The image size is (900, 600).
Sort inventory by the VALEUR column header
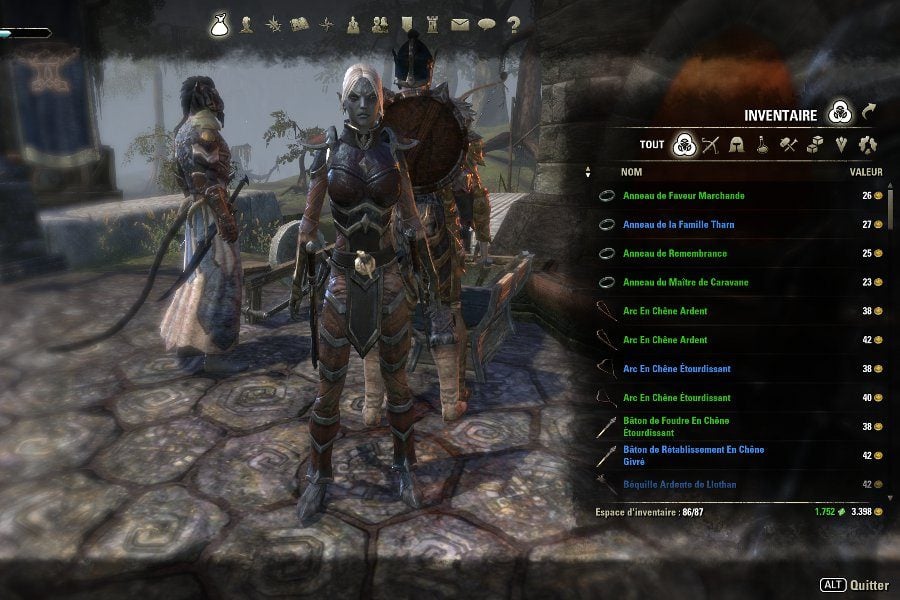point(866,172)
